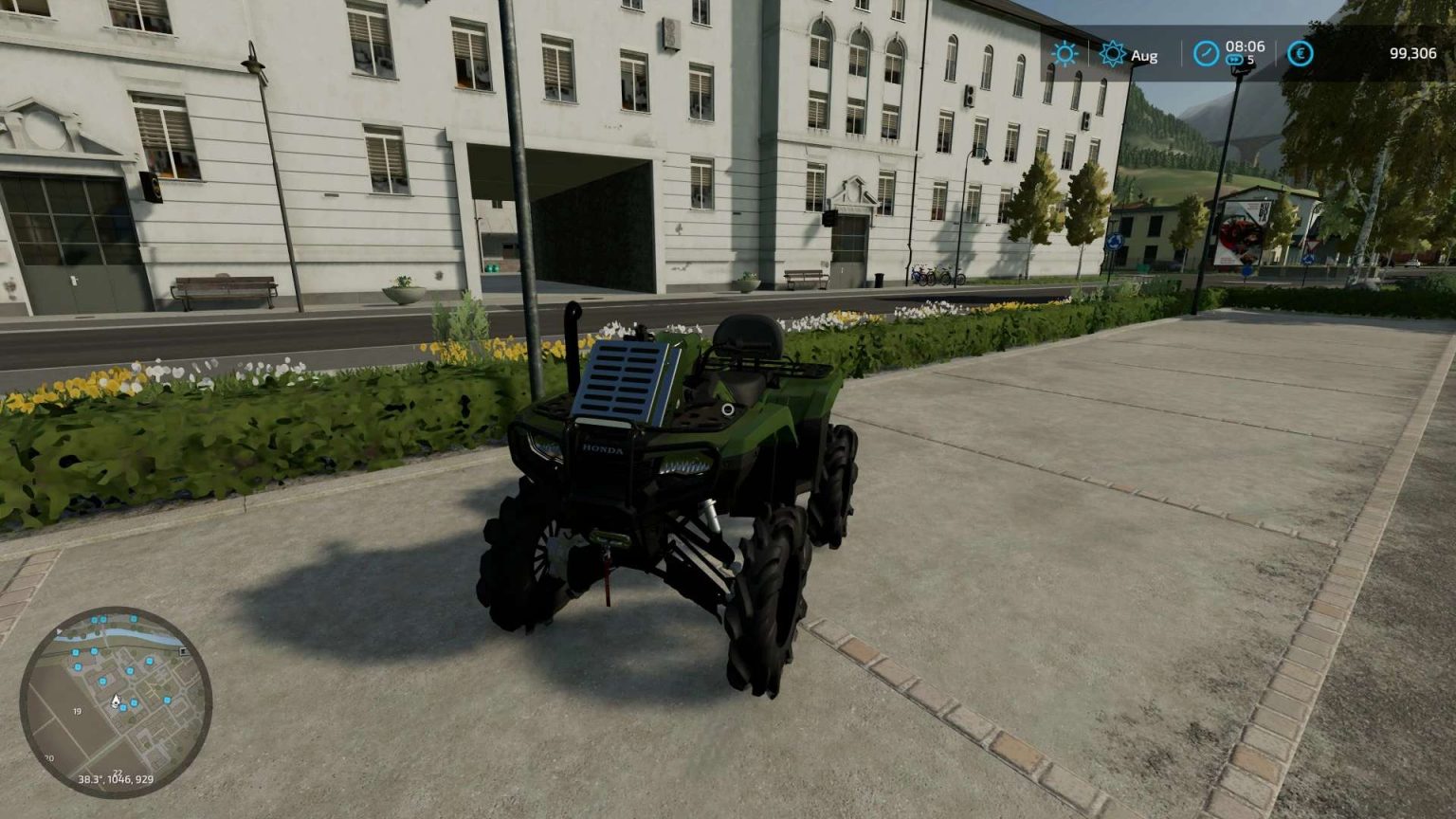Click the marker at the minimap's right edge
1456x819 pixels.
pos(183,651)
